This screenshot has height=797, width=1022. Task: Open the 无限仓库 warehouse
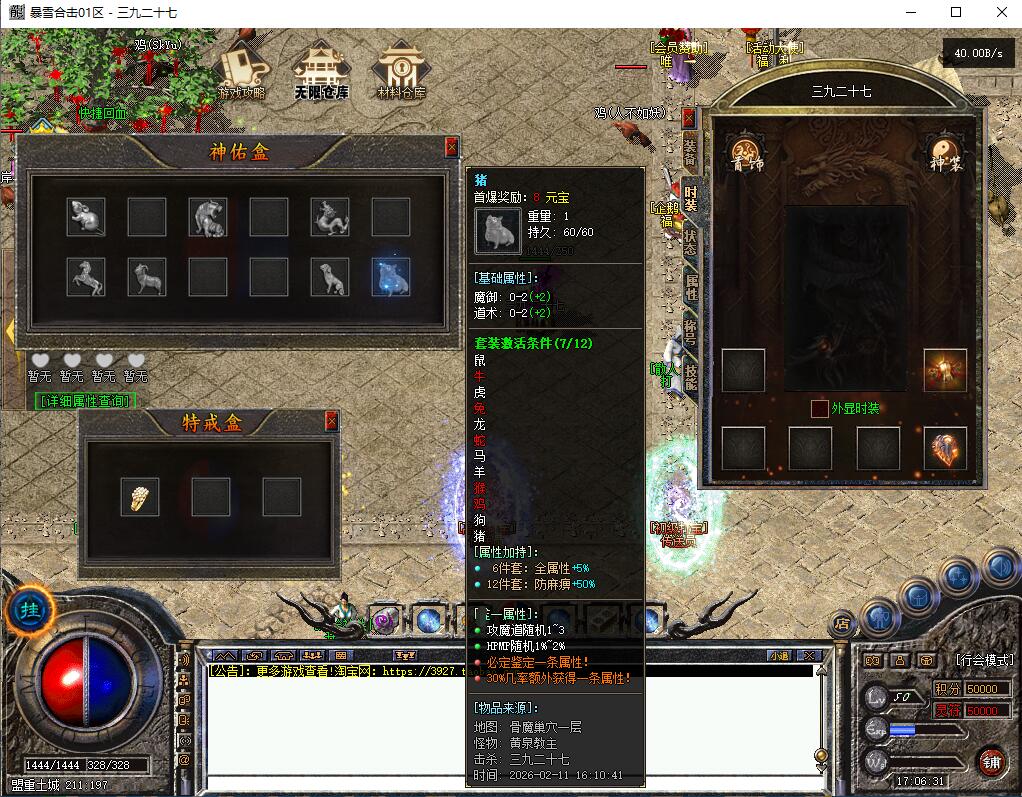320,71
